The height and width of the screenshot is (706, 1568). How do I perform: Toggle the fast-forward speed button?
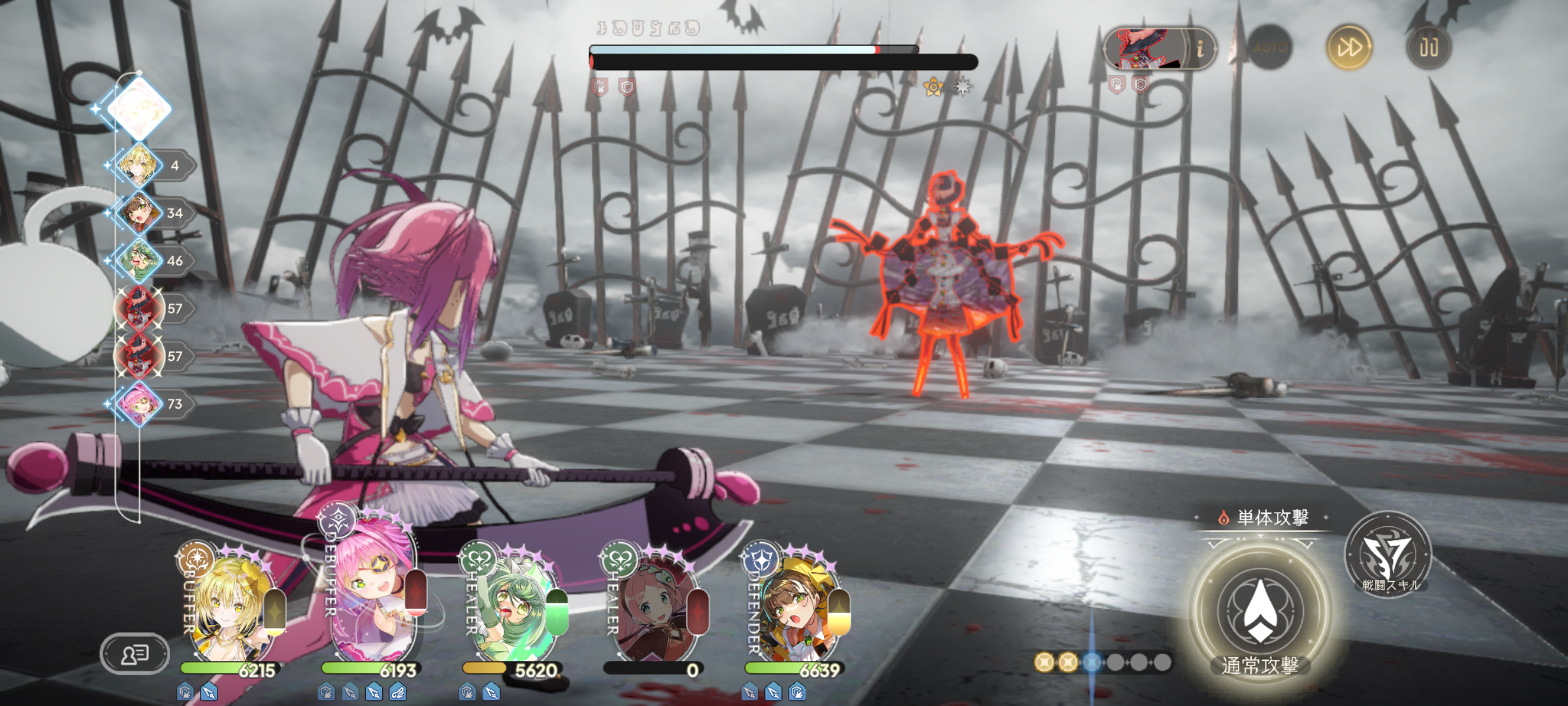click(x=1349, y=48)
